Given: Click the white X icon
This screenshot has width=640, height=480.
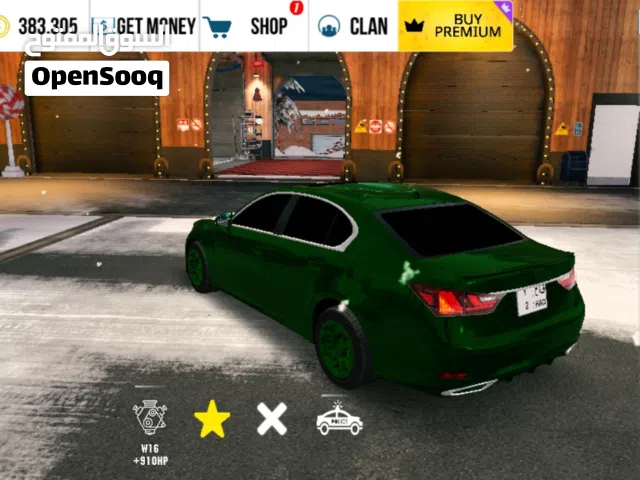Looking at the screenshot, I should 271,418.
